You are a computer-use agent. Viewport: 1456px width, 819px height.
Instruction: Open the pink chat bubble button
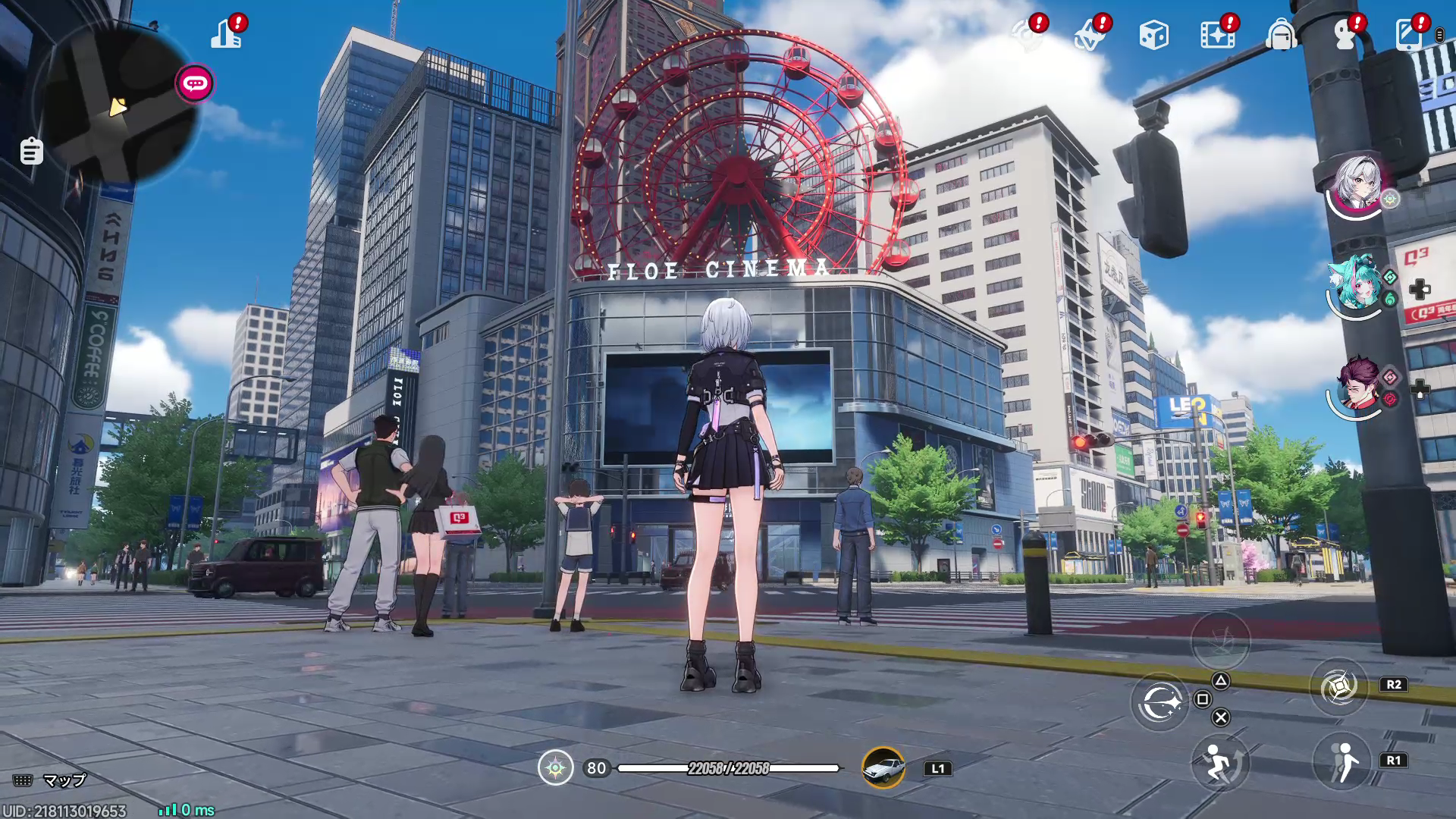[x=195, y=83]
